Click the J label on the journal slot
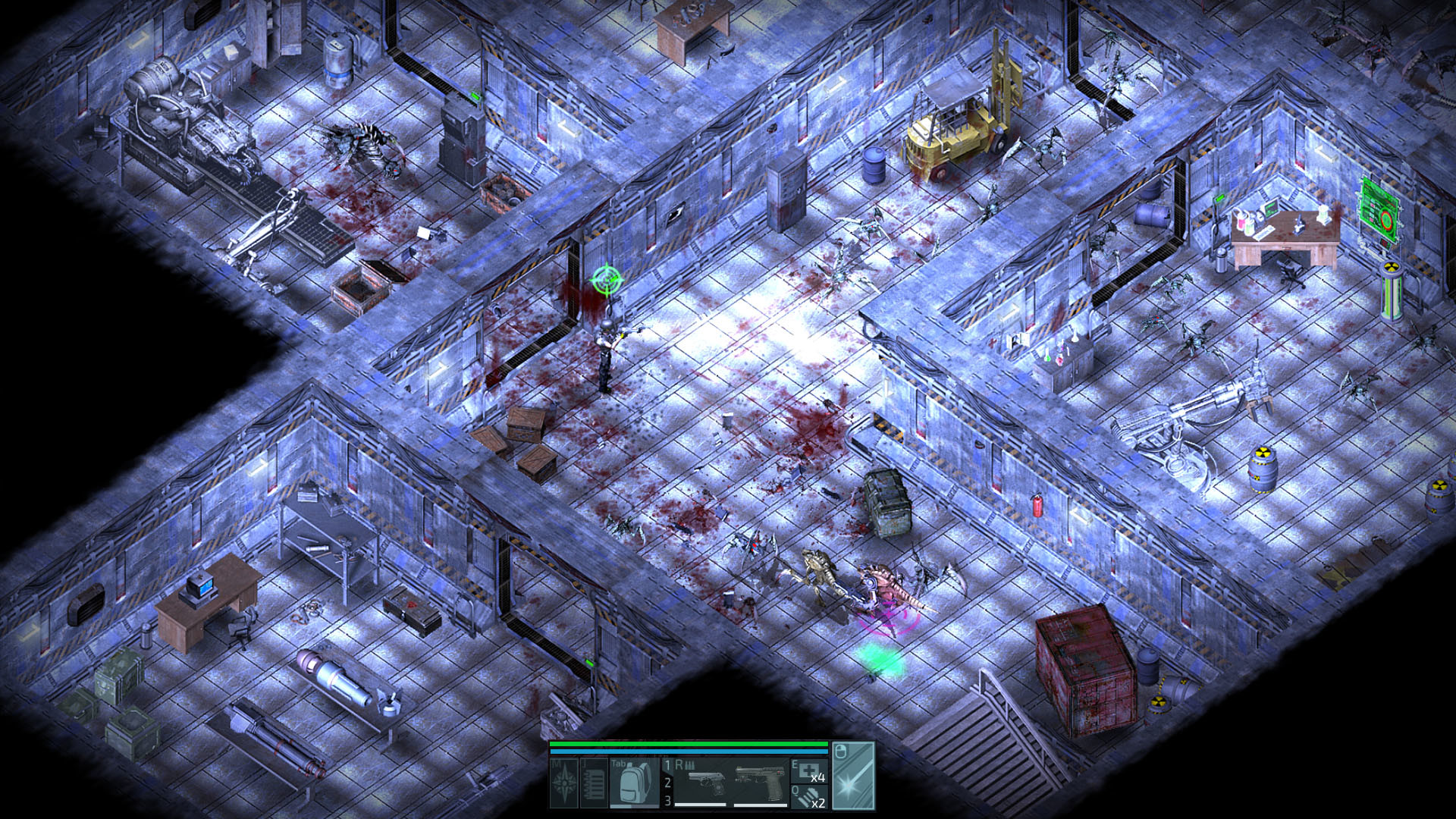 [x=585, y=762]
